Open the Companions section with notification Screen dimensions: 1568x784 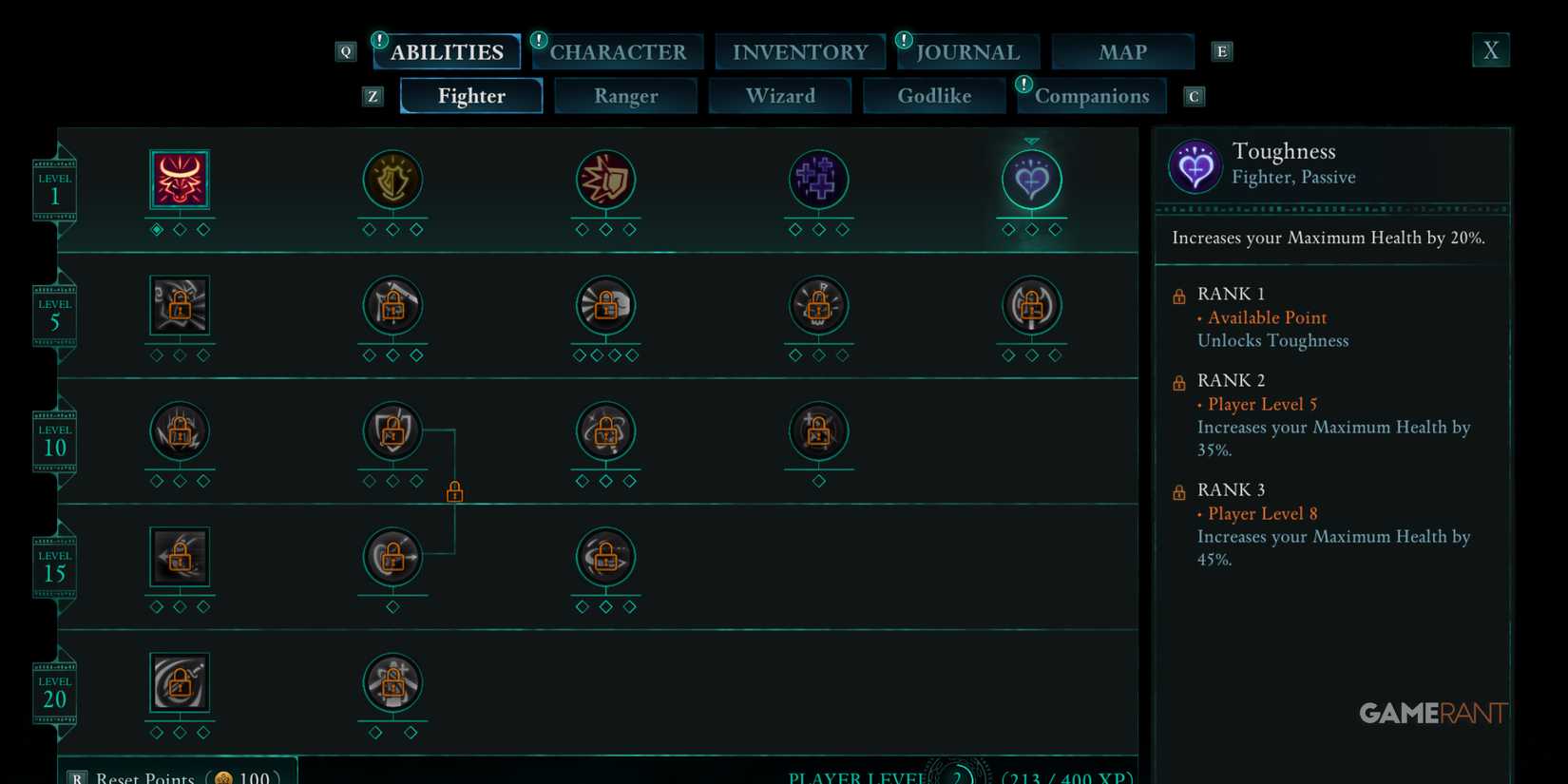[x=1092, y=96]
